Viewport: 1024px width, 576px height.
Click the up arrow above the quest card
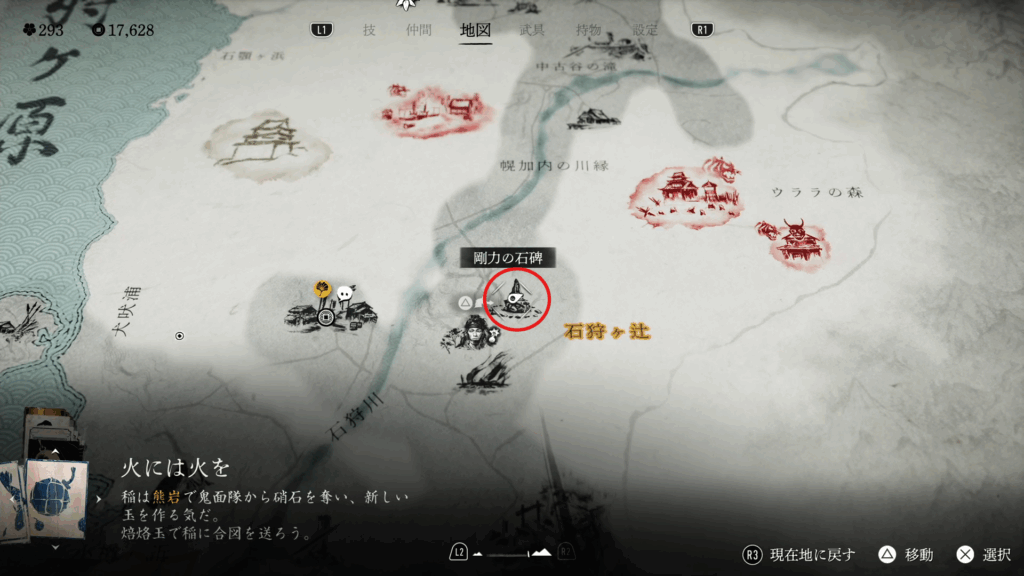[54, 451]
